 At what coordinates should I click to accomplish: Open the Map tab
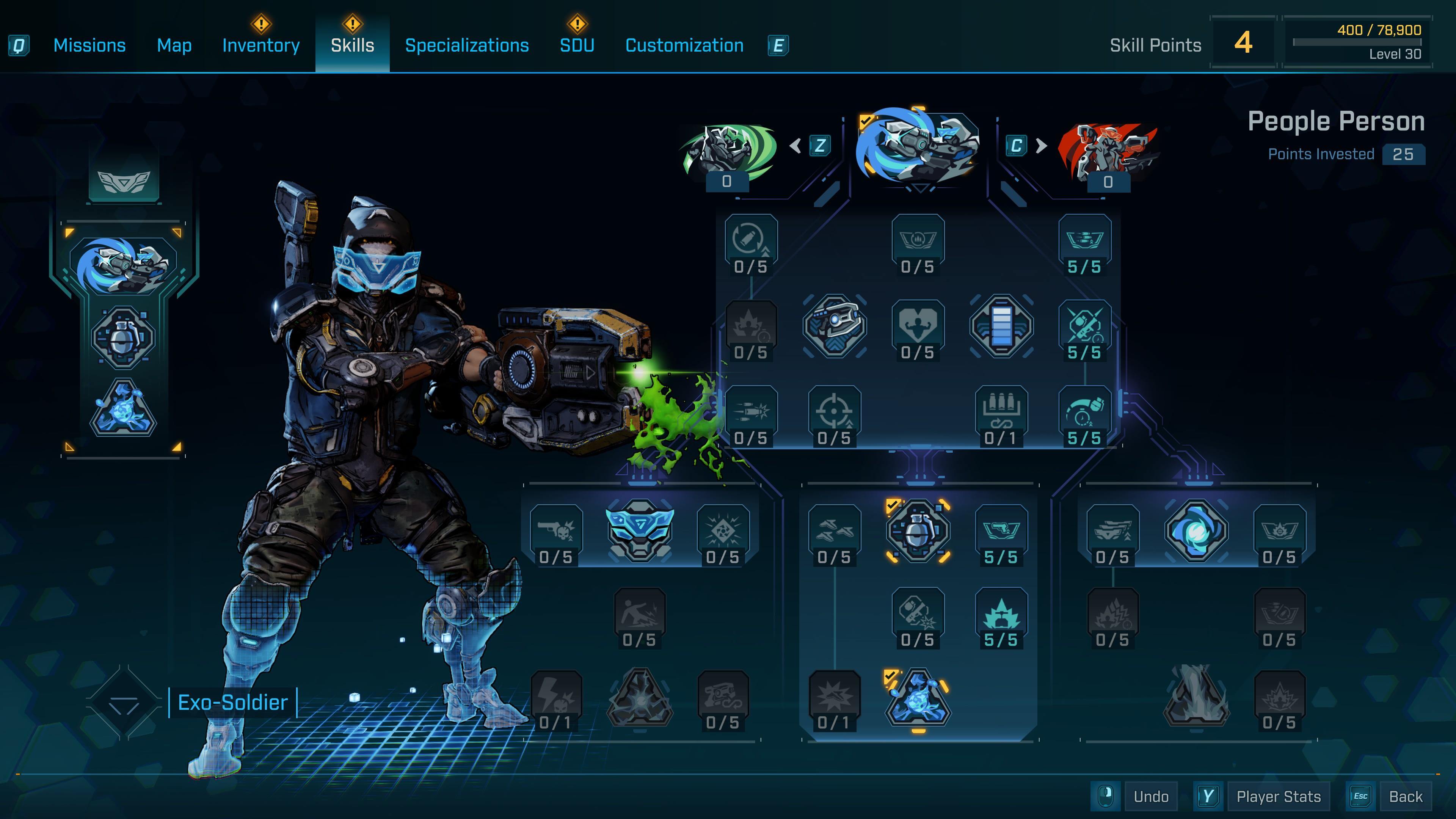pyautogui.click(x=174, y=45)
